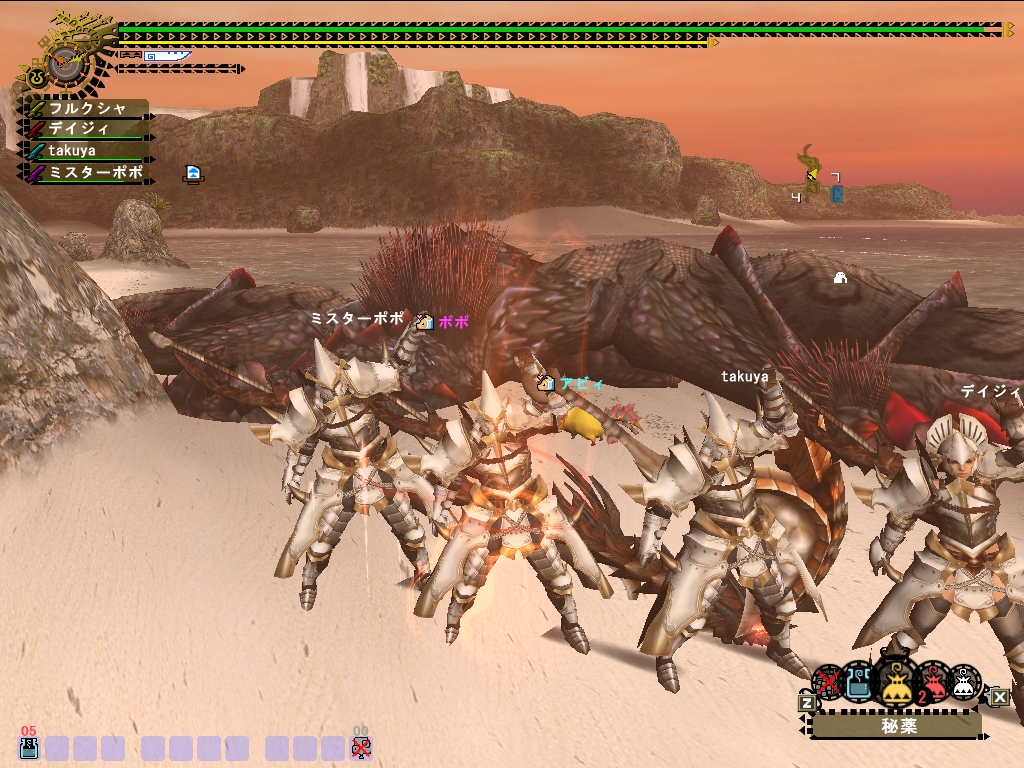Click the crossed-out shortcut slot marked 00
The height and width of the screenshot is (768, 1024).
pos(361,747)
